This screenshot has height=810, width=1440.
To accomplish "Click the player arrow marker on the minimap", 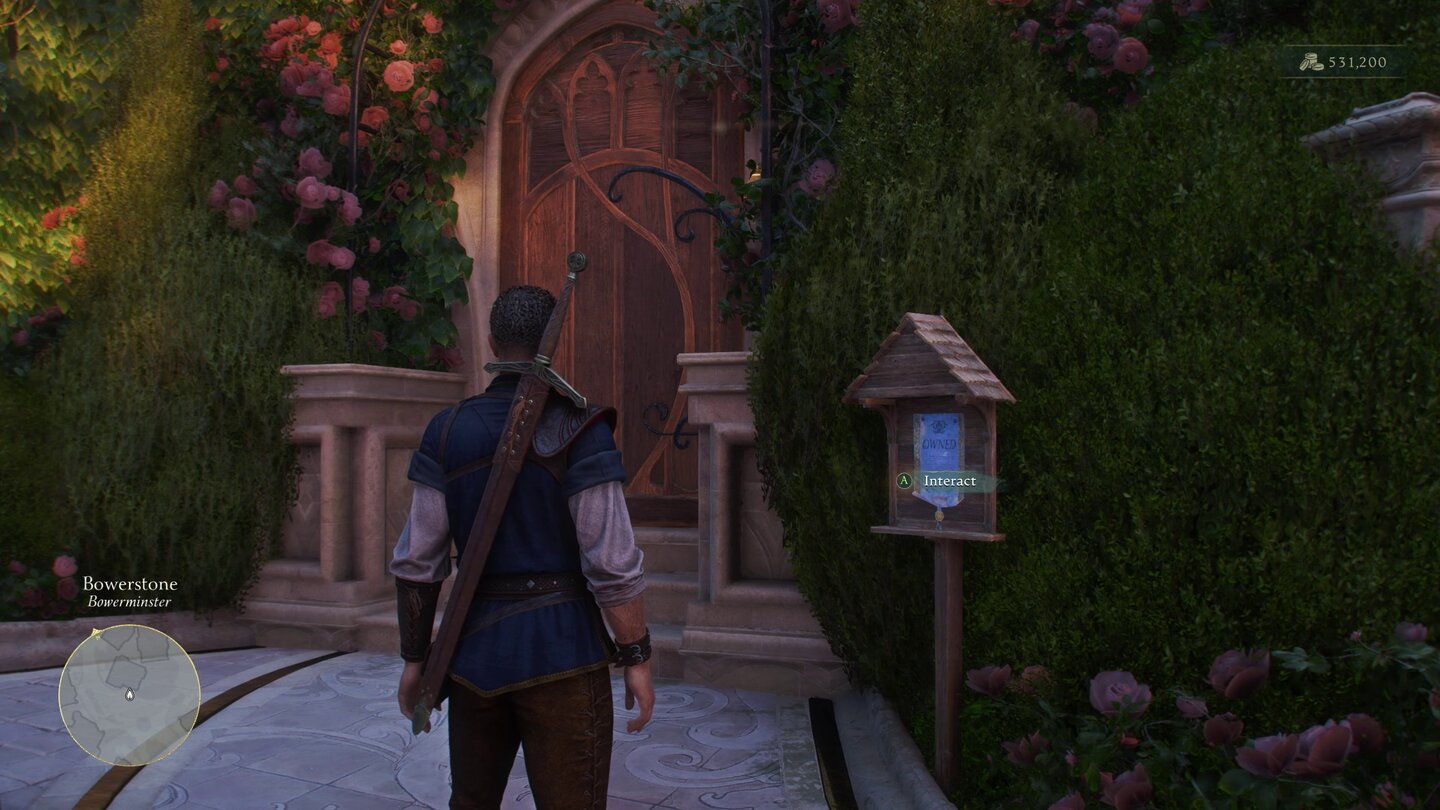I will point(130,694).
